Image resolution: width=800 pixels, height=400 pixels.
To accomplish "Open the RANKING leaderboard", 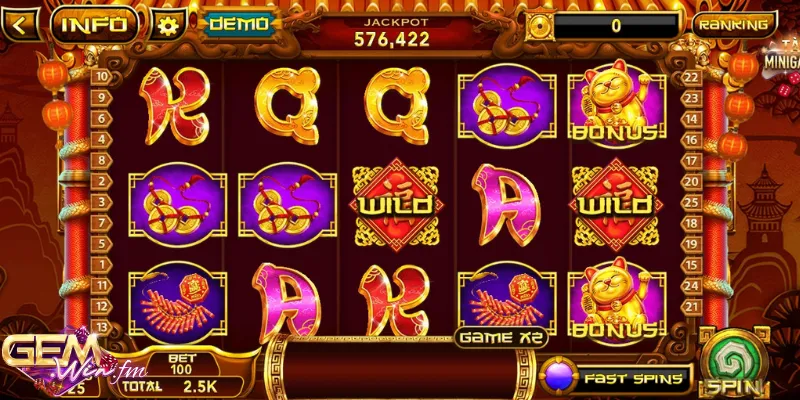I will tap(734, 24).
